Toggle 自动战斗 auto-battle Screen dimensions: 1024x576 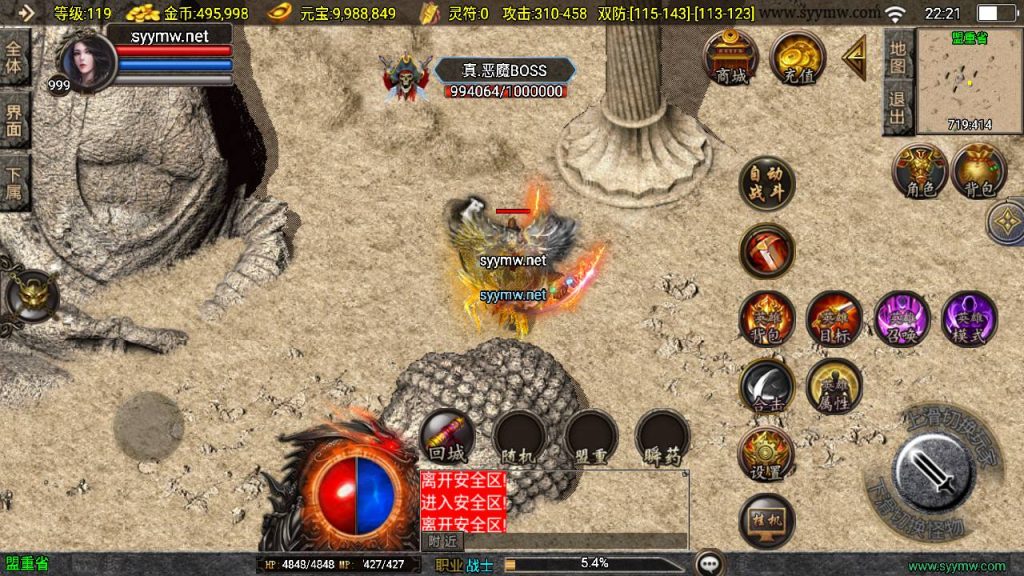767,185
